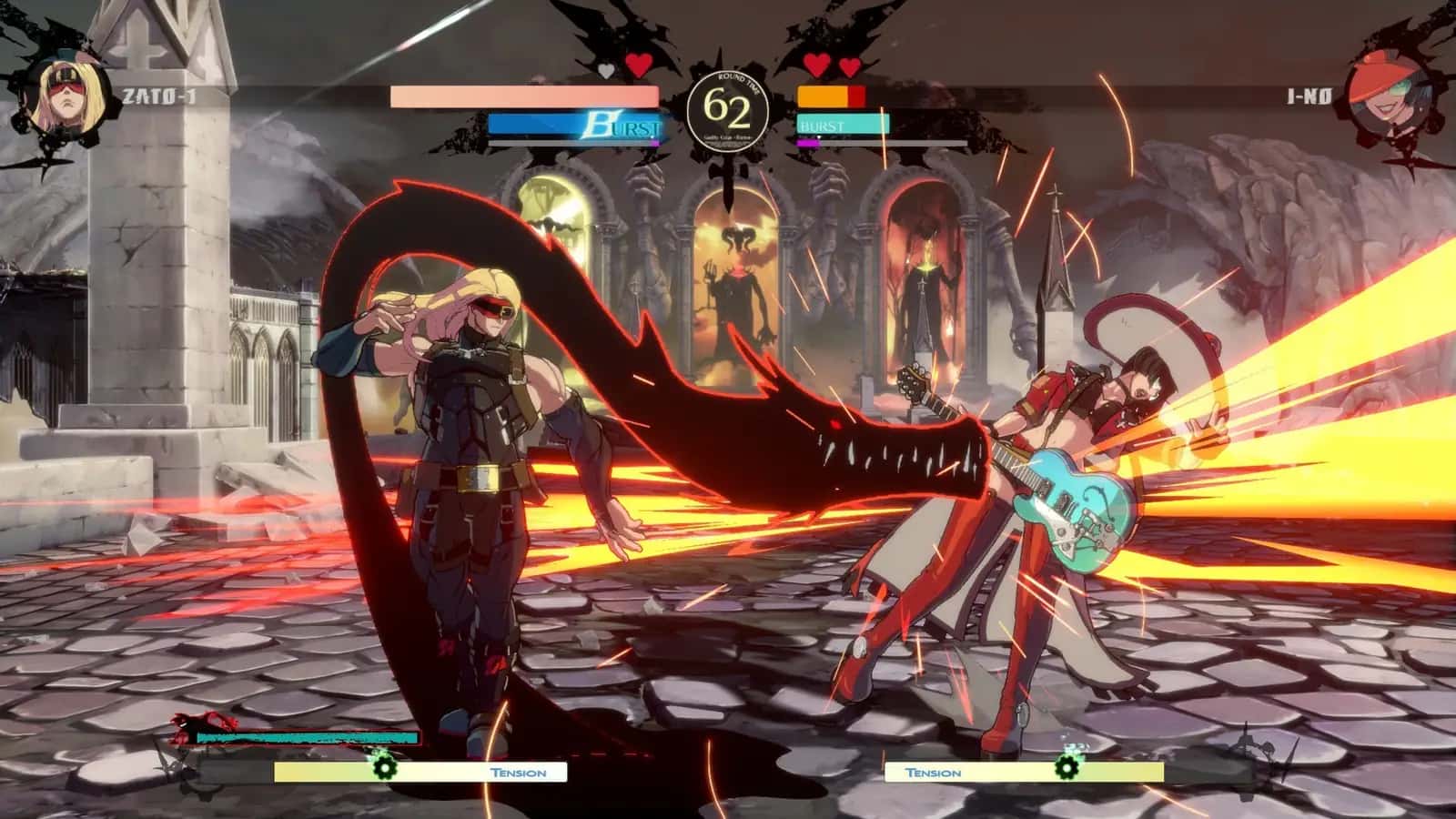This screenshot has height=819, width=1456.
Task: Click Zato-1's pink health bar
Action: tap(523, 95)
